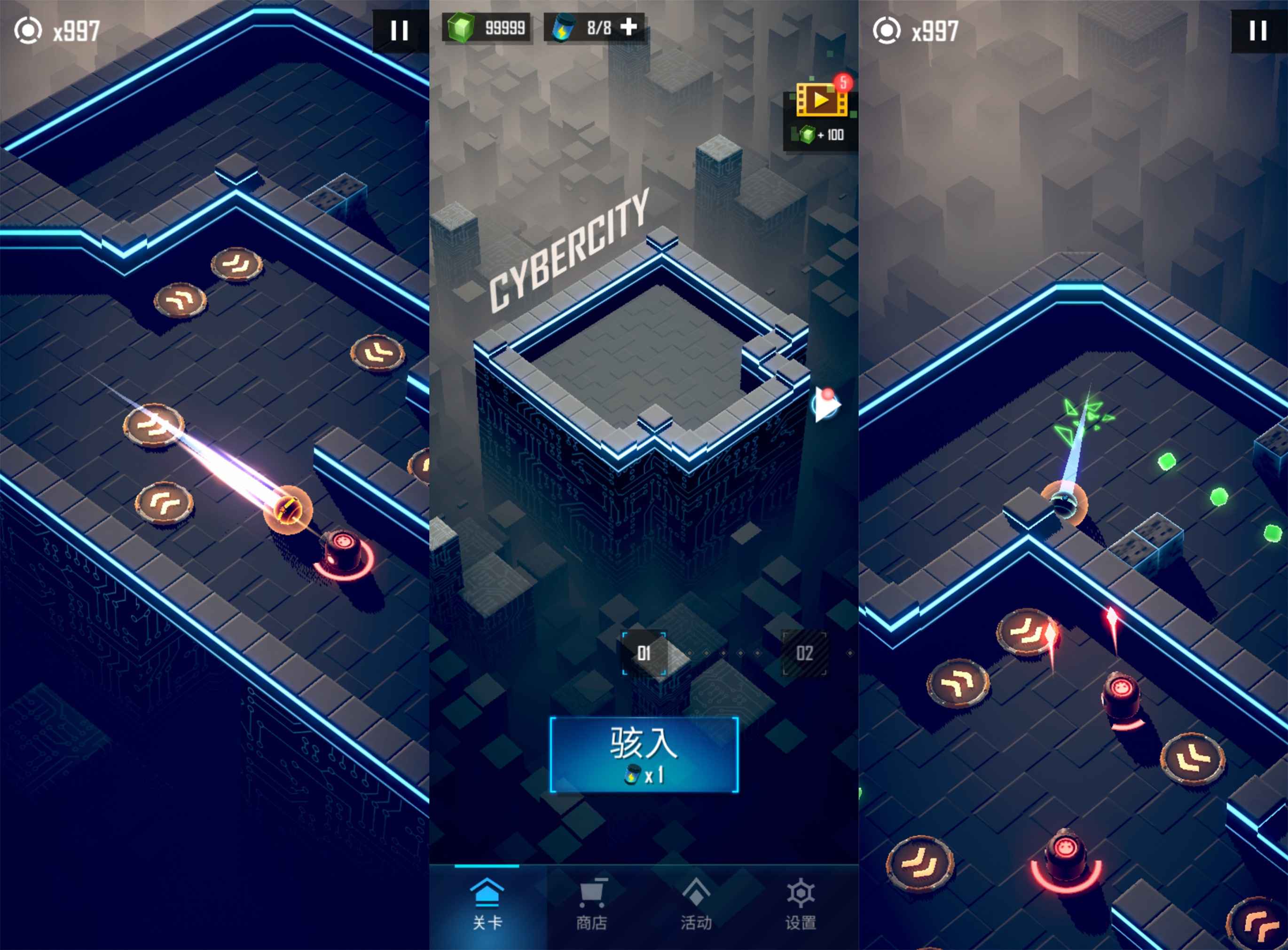Select level node 01
The height and width of the screenshot is (950, 1288).
(x=644, y=653)
